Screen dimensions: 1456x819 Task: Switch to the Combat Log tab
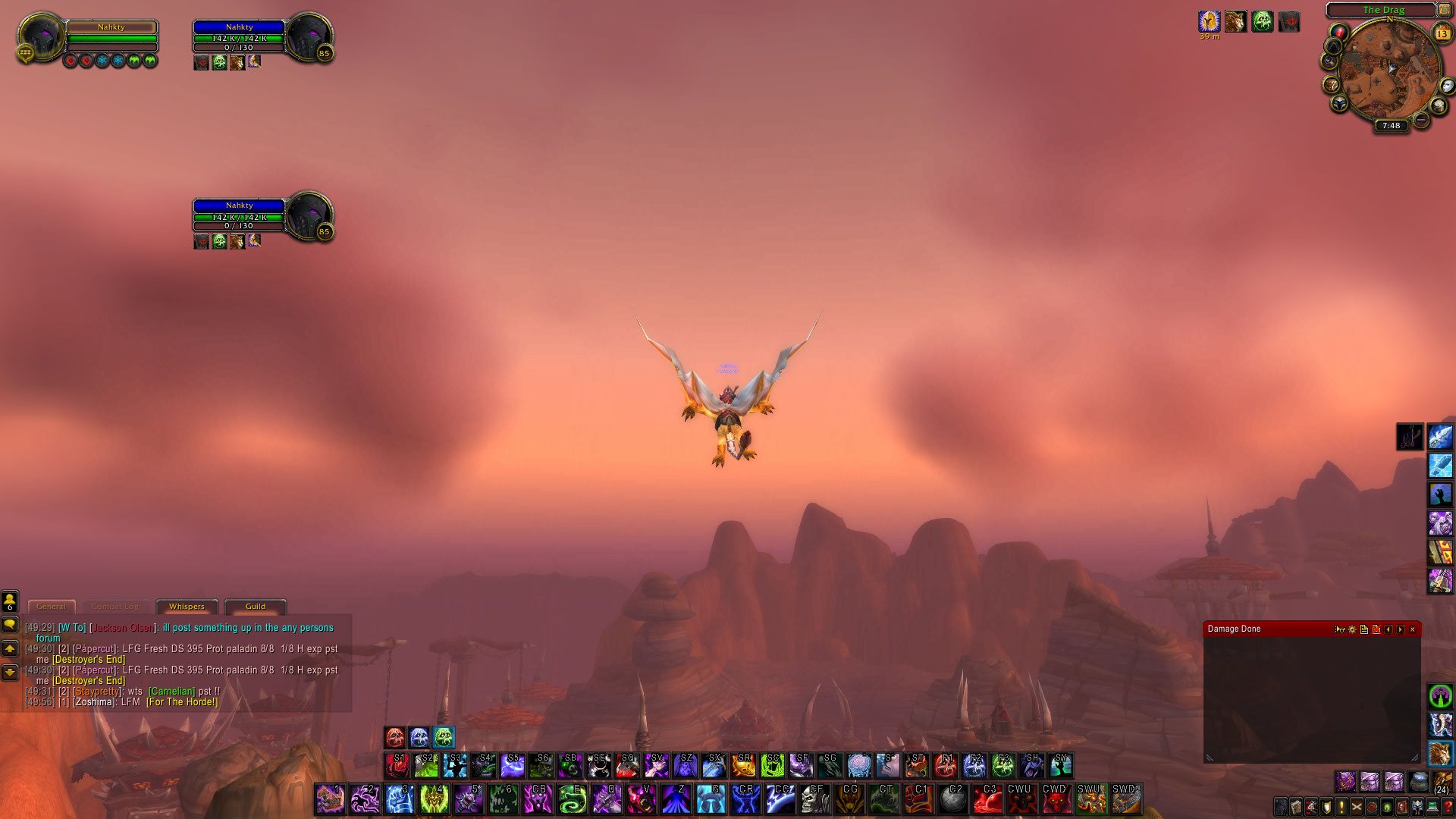point(115,607)
